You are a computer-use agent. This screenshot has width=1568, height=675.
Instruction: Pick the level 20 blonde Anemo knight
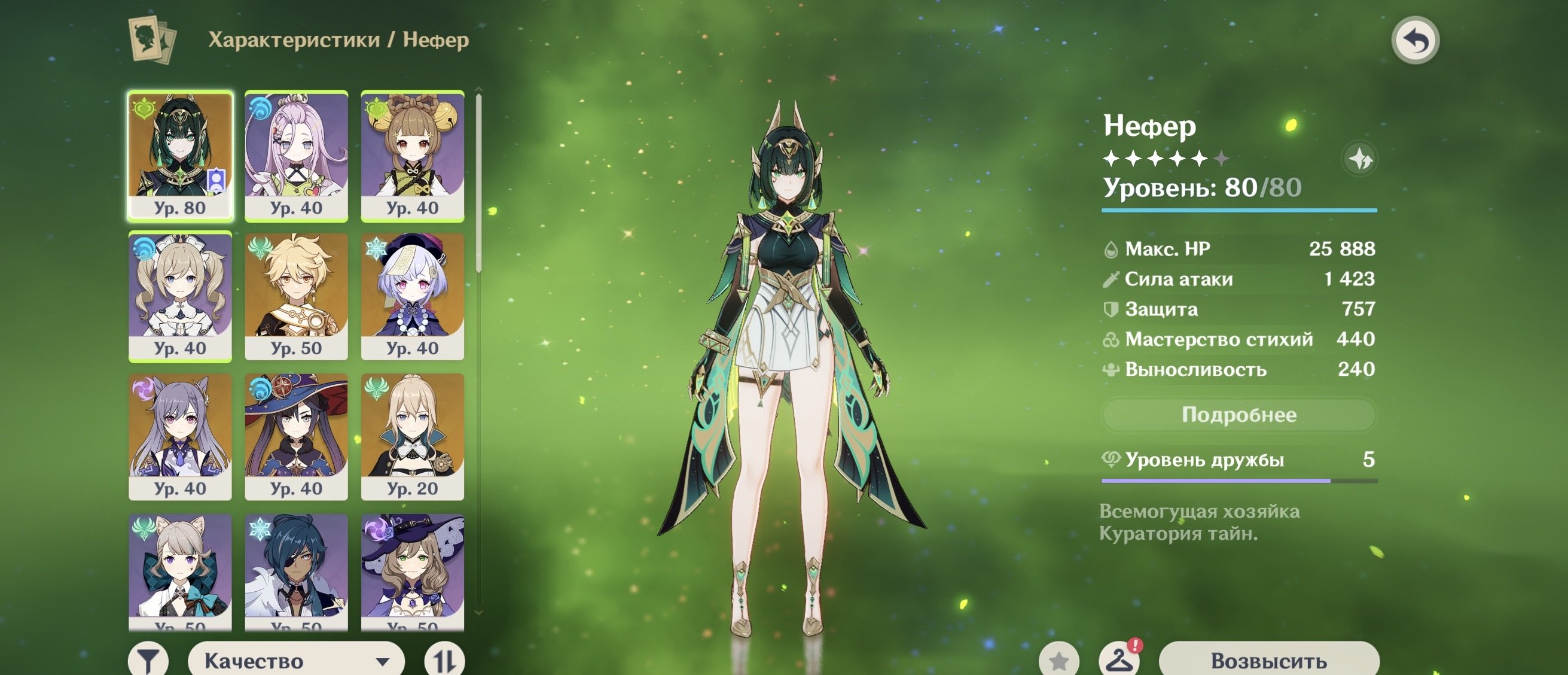tap(413, 436)
